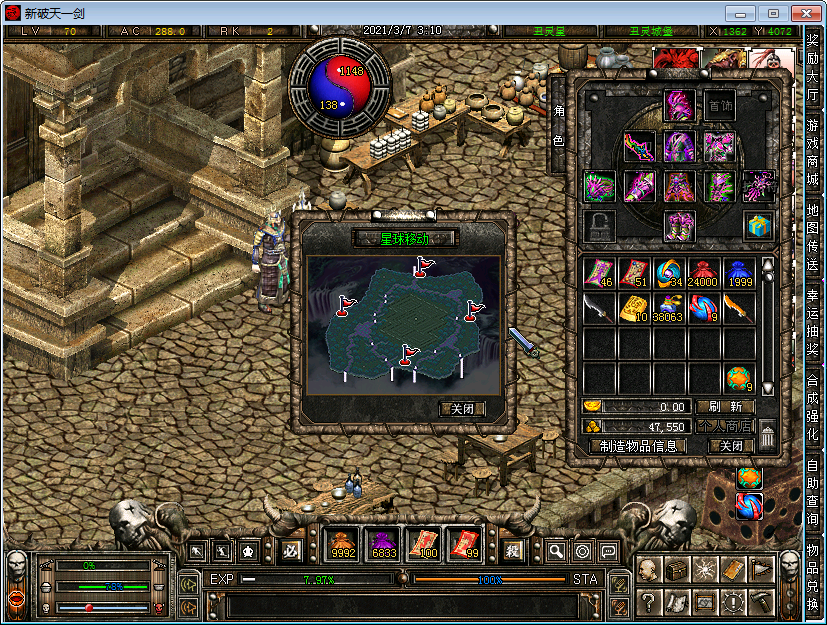
Task: Open the gift box slot in equipment
Action: click(x=757, y=224)
